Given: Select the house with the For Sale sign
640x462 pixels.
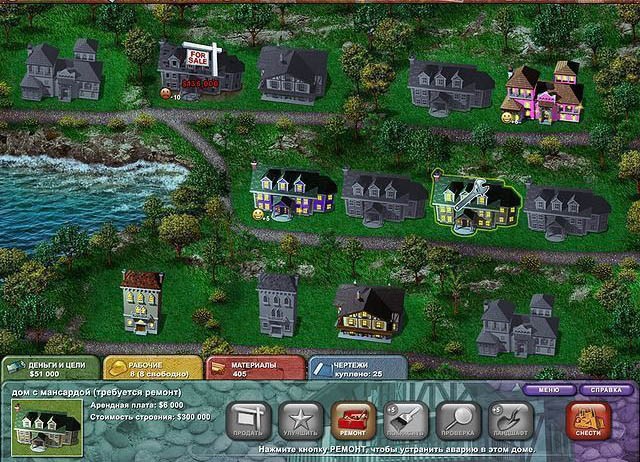Looking at the screenshot, I should pyautogui.click(x=200, y=70).
